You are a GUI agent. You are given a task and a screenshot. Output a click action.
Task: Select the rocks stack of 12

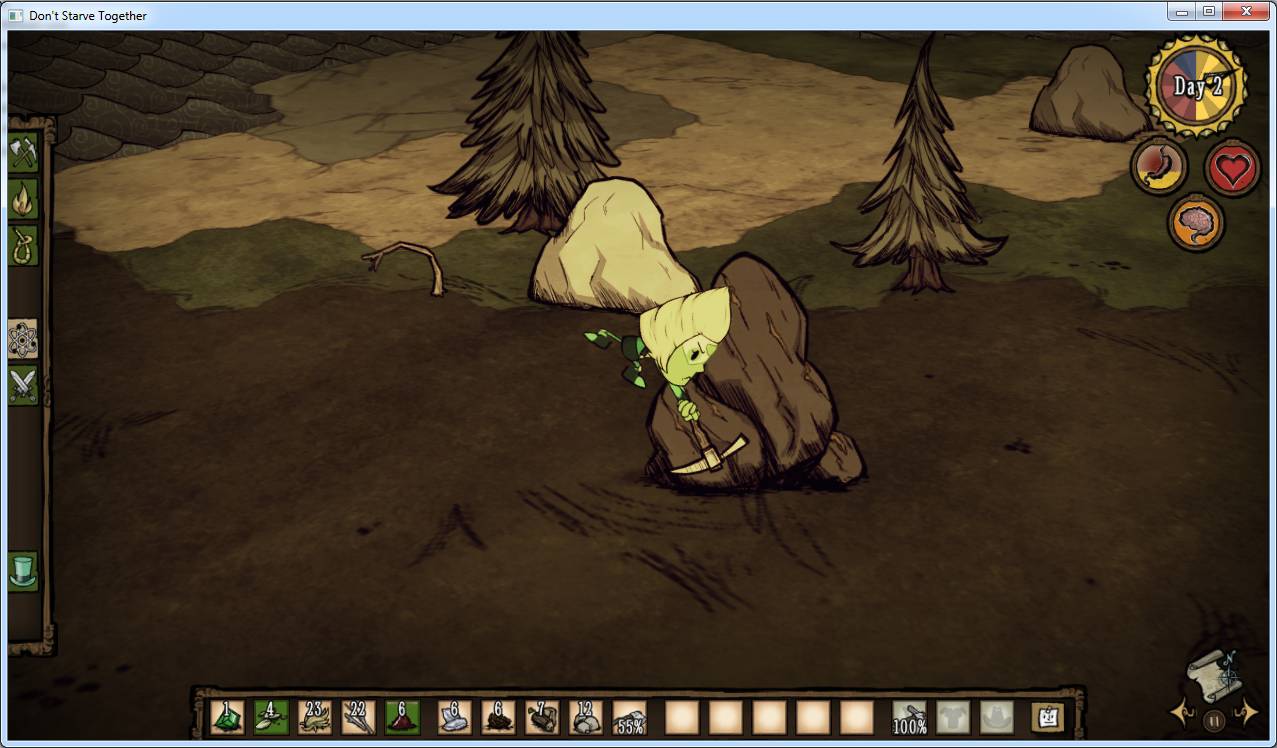coord(585,717)
